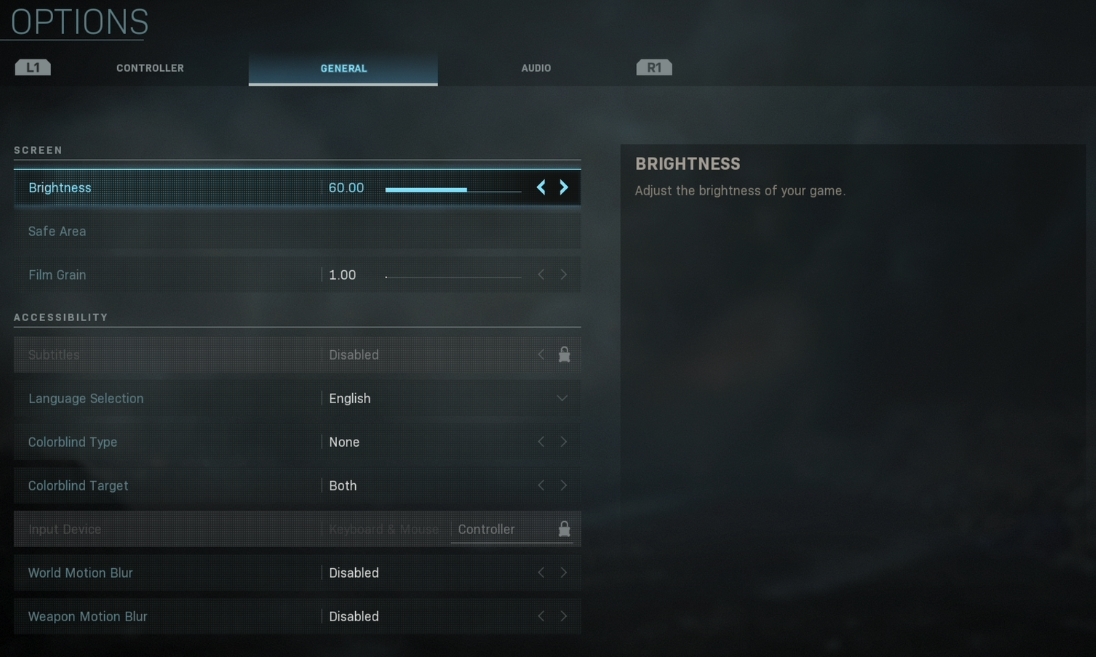Open the Audio options tab
This screenshot has width=1096, height=657.
coord(536,68)
